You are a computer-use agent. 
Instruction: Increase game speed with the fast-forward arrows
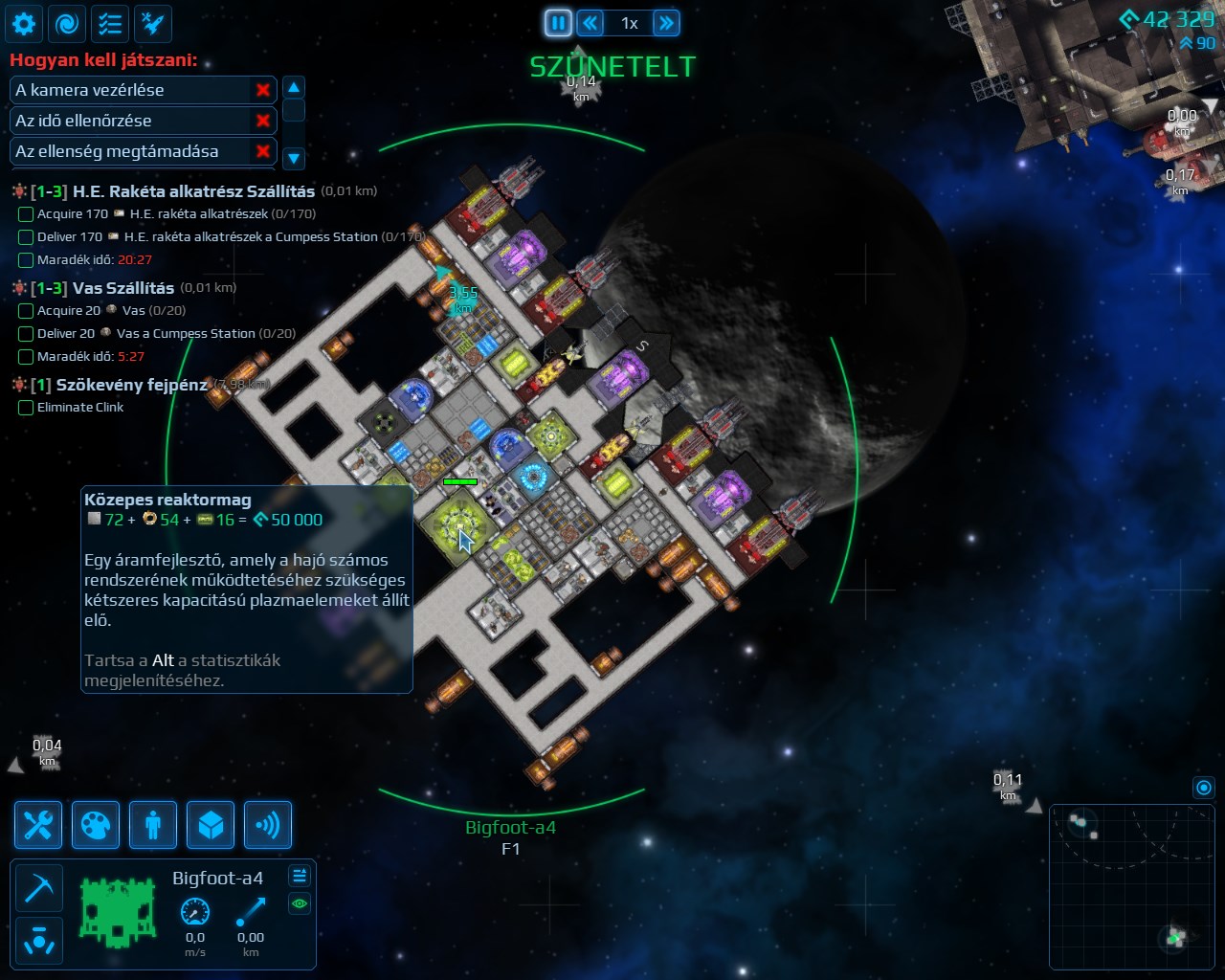click(x=666, y=23)
